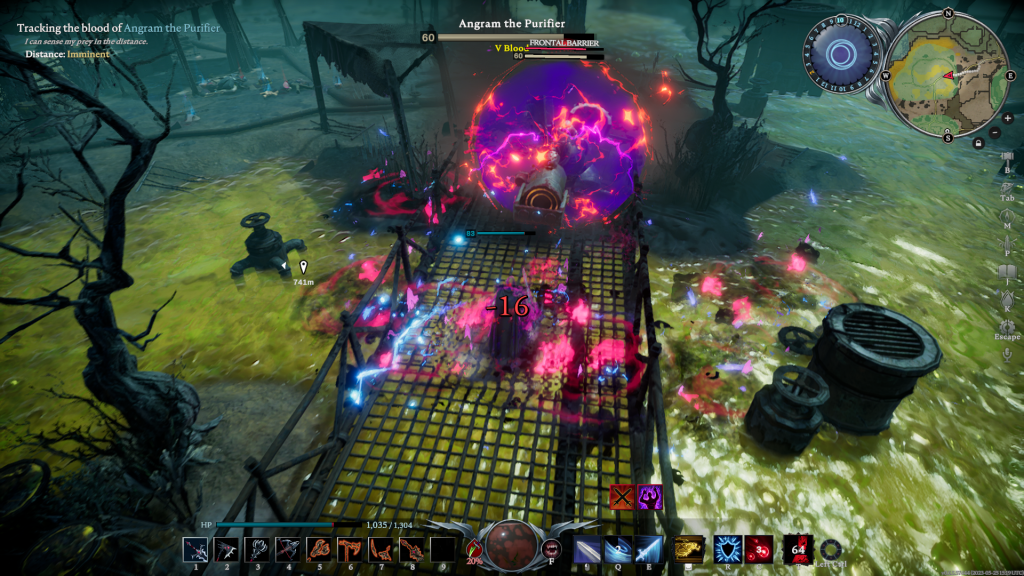Screen dimensions: 1024x576
Task: Select weapon in hotbar slot 1
Action: [x=195, y=549]
